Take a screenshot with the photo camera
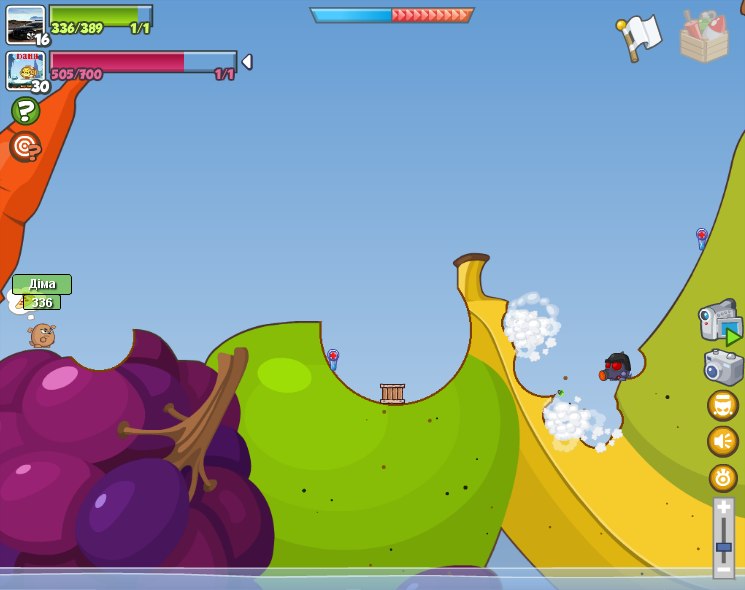Image resolution: width=745 pixels, height=590 pixels. (723, 367)
